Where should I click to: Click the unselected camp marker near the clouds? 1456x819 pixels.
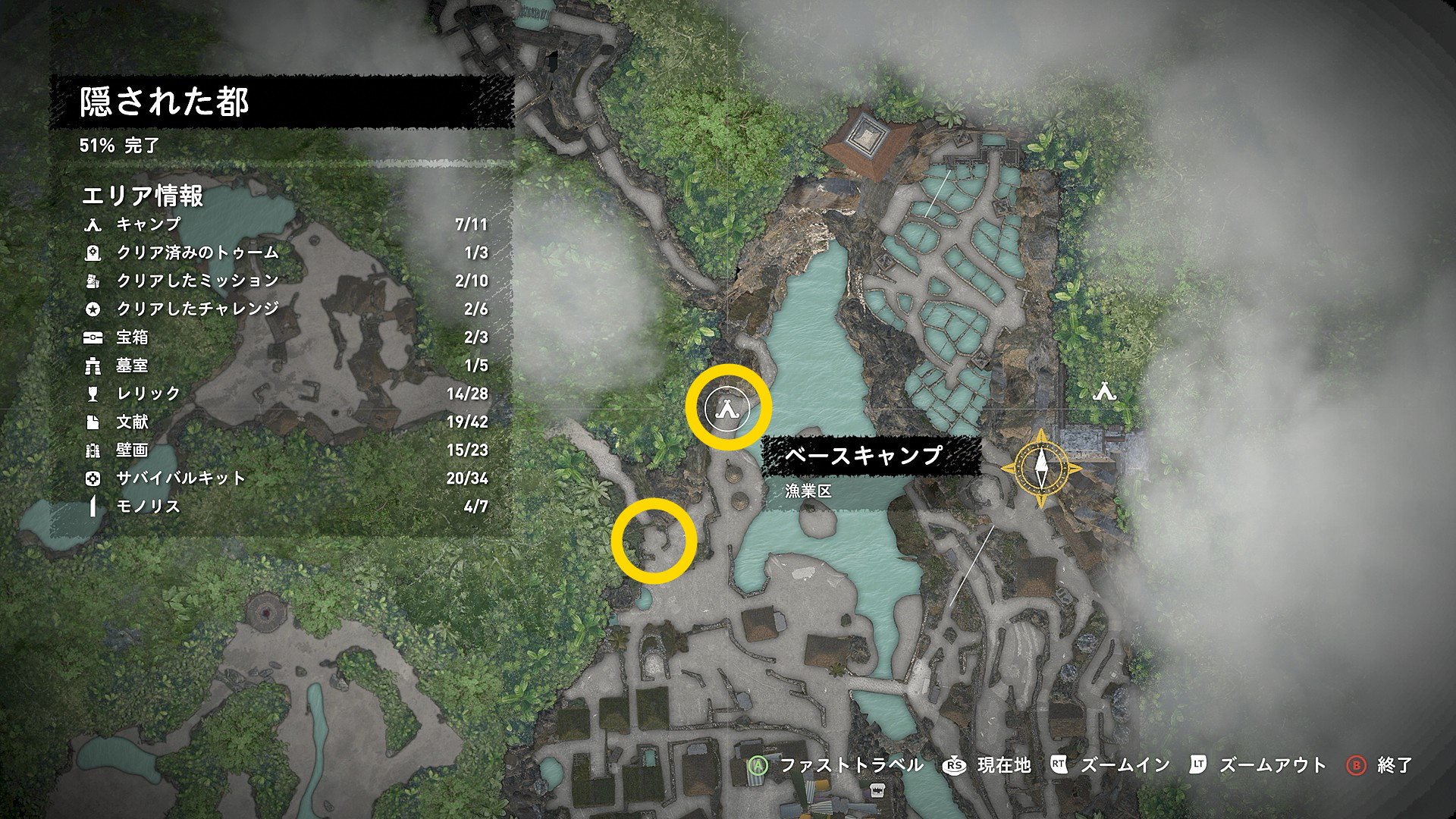tap(1105, 391)
